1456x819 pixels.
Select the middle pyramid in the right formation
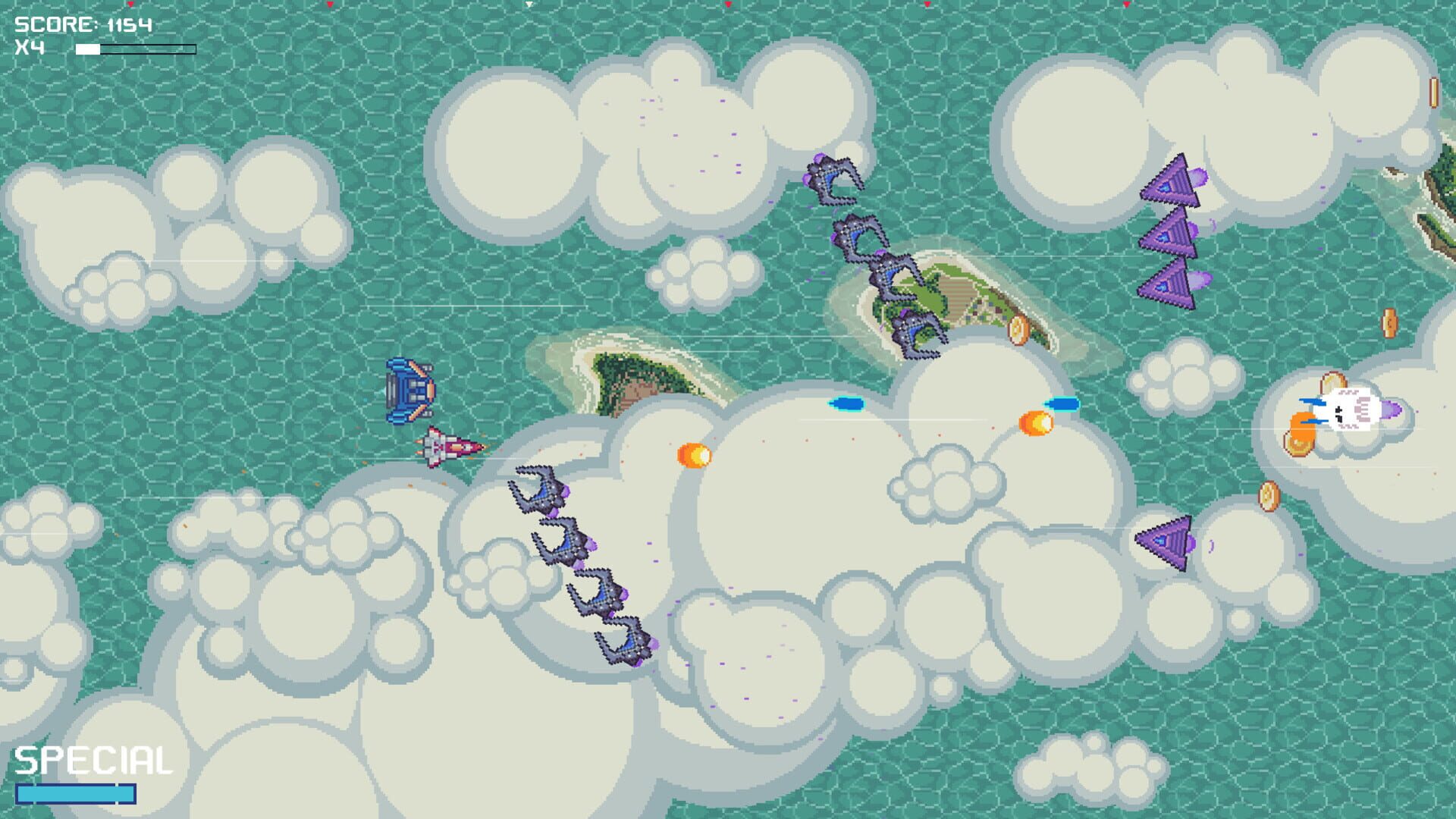click(x=1170, y=237)
